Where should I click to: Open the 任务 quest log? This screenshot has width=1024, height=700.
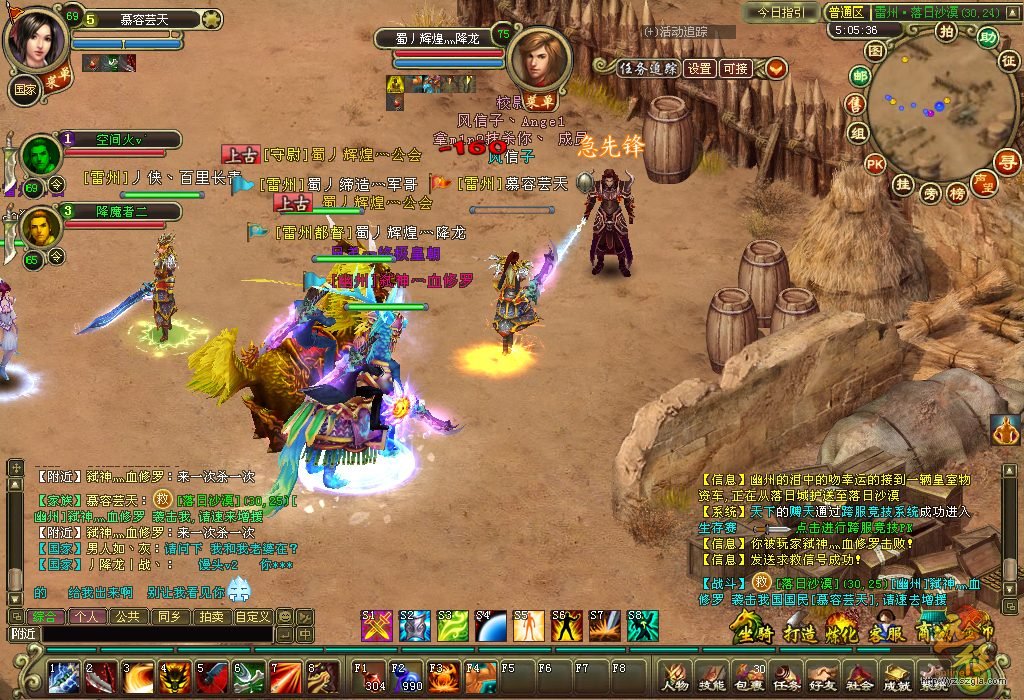click(779, 678)
